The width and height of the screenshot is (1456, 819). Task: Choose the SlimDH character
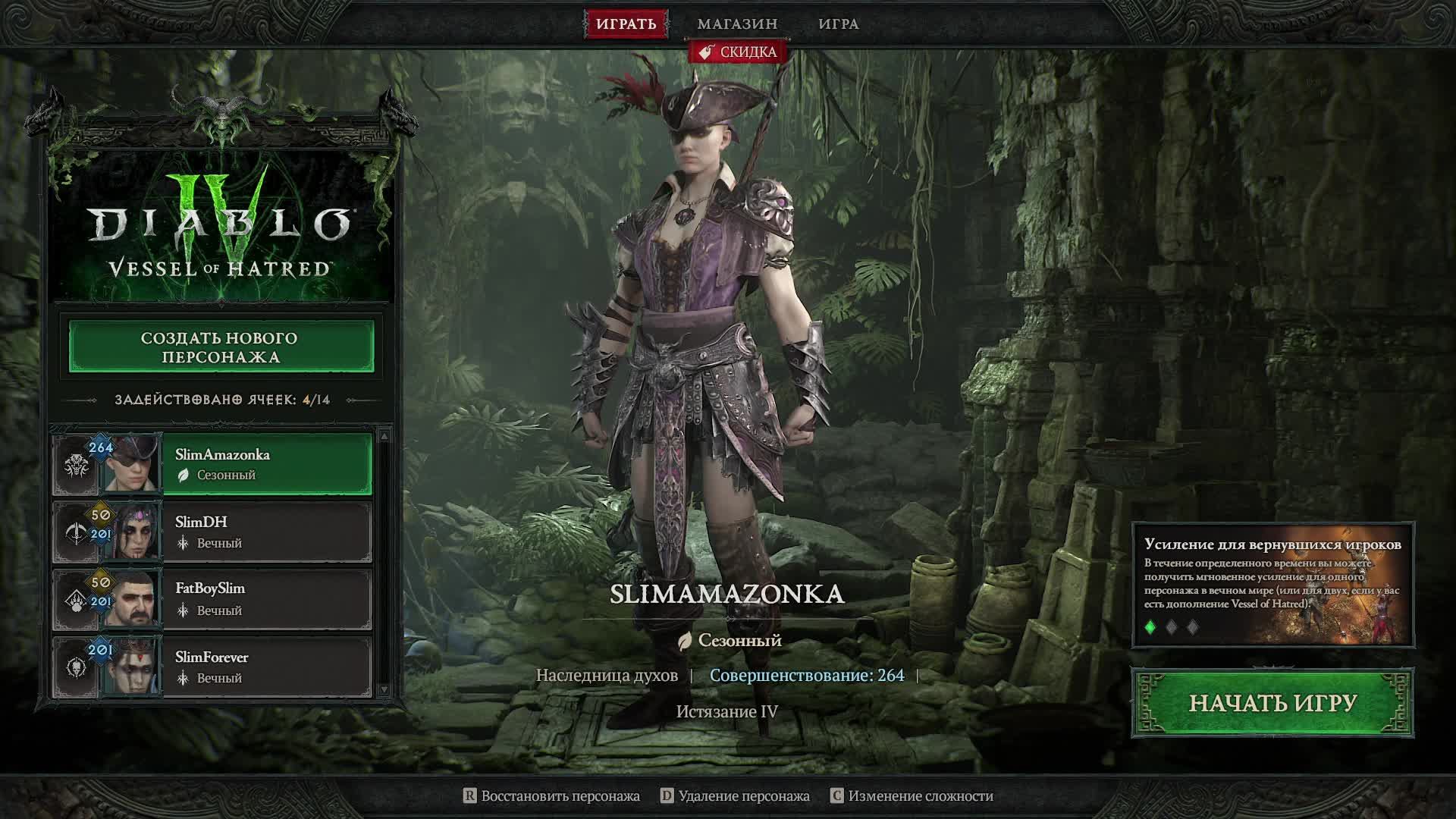point(265,532)
